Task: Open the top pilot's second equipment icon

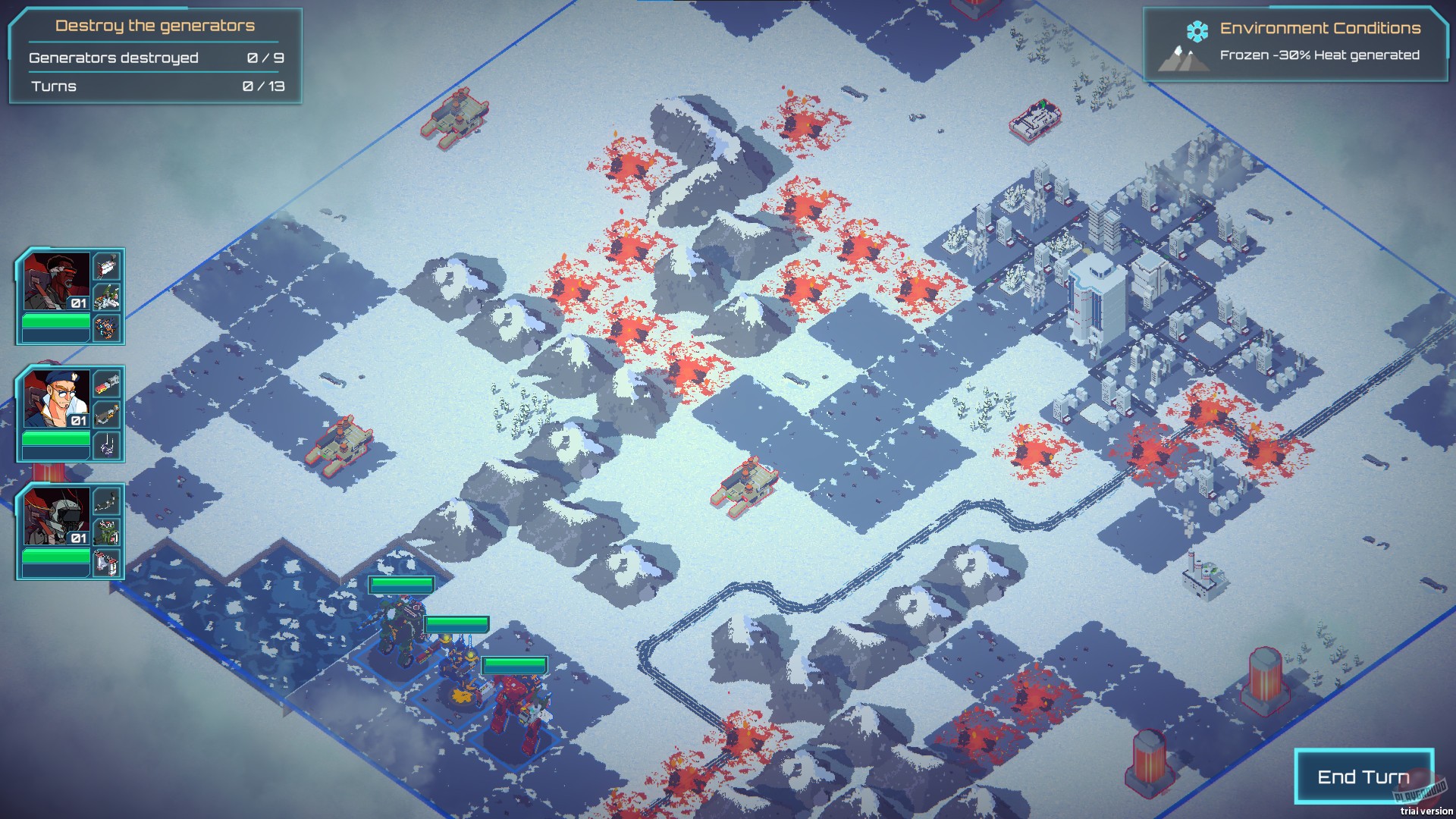Action: pyautogui.click(x=106, y=297)
